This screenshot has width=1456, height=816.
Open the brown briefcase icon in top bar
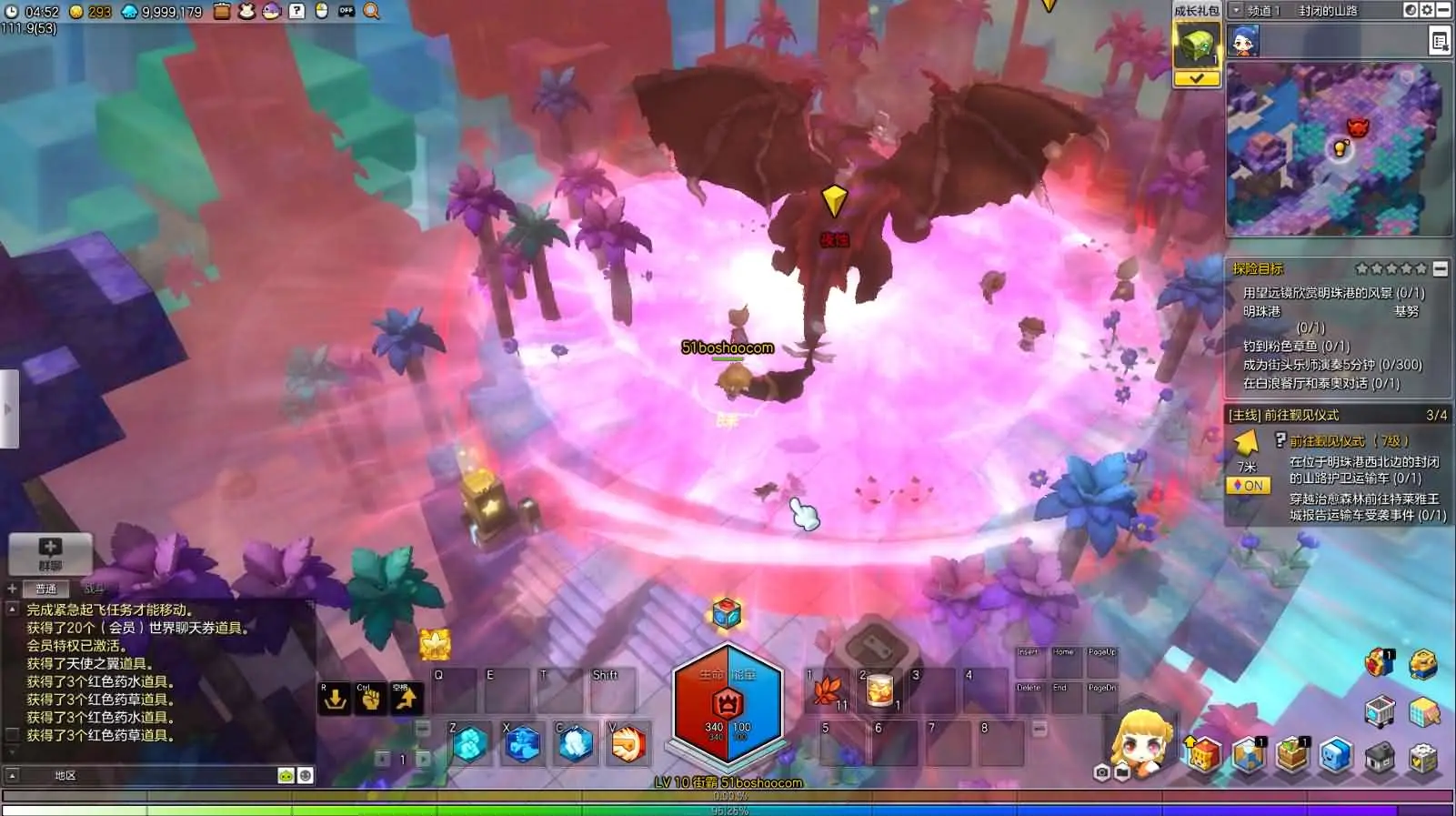(x=222, y=11)
